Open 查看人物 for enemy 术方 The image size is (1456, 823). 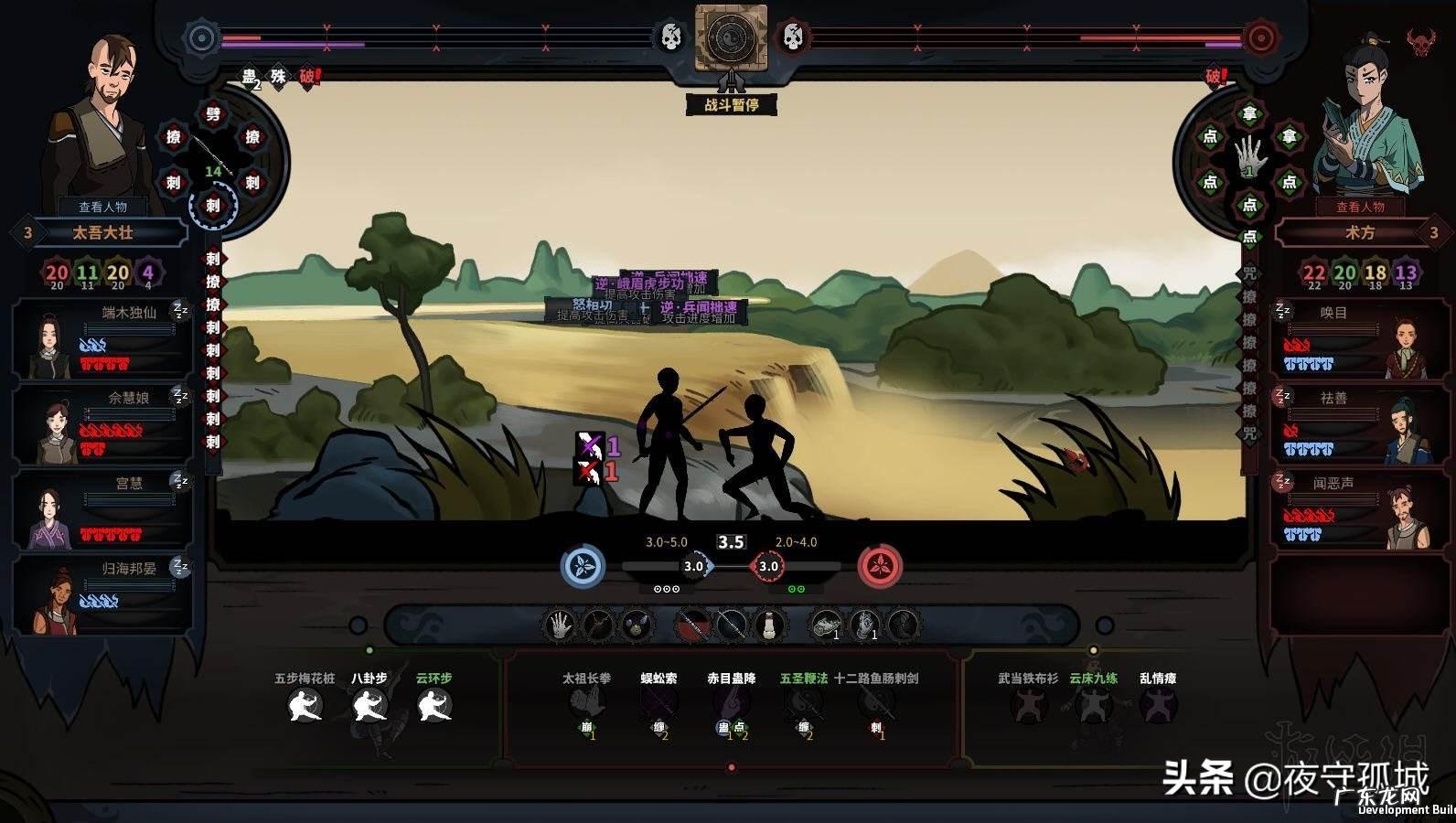coord(1360,207)
